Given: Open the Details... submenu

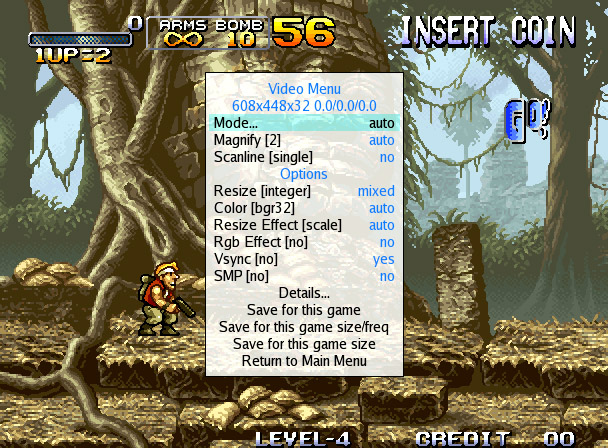Looking at the screenshot, I should [x=304, y=293].
